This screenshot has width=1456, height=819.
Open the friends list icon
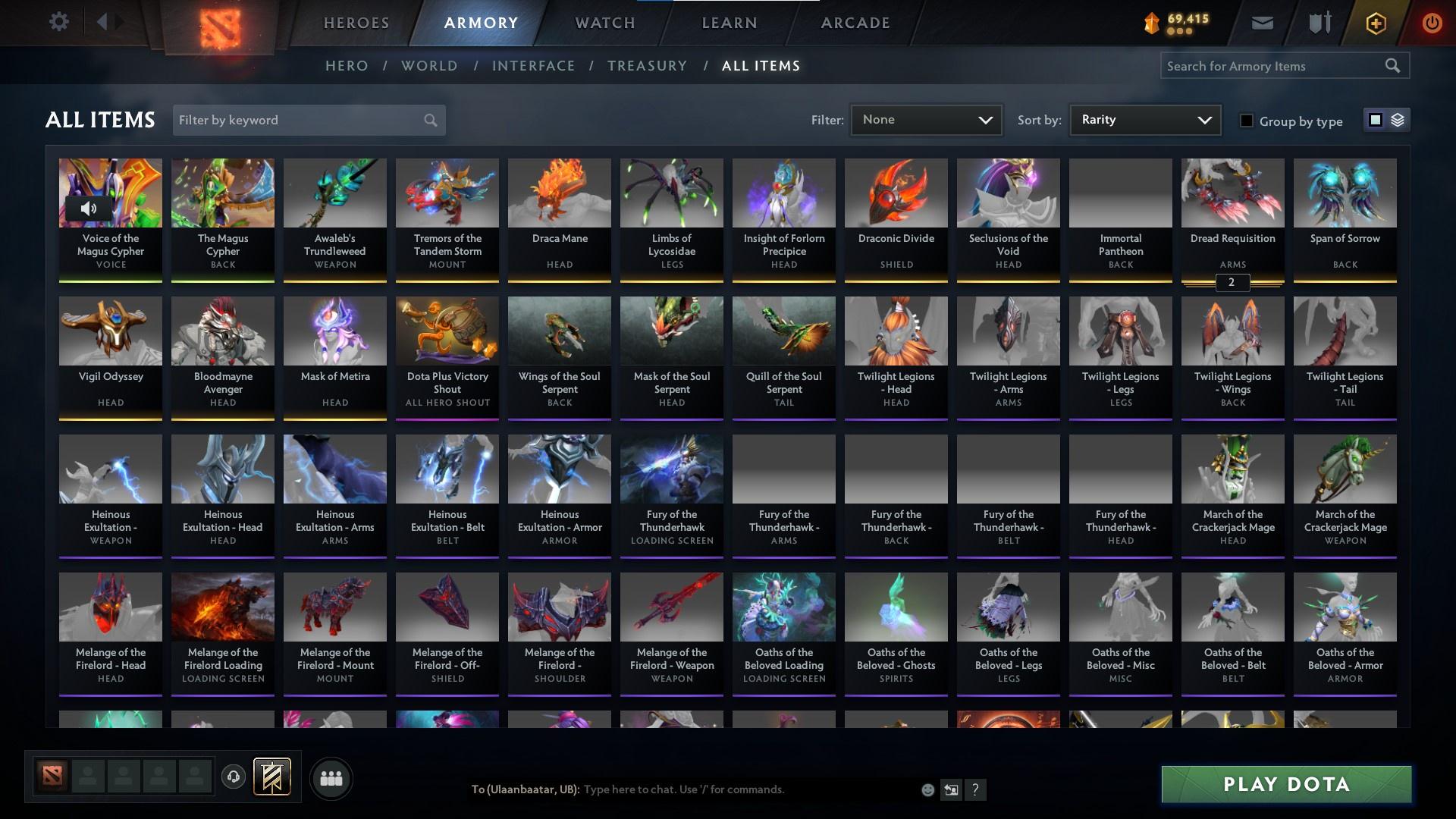(x=331, y=778)
